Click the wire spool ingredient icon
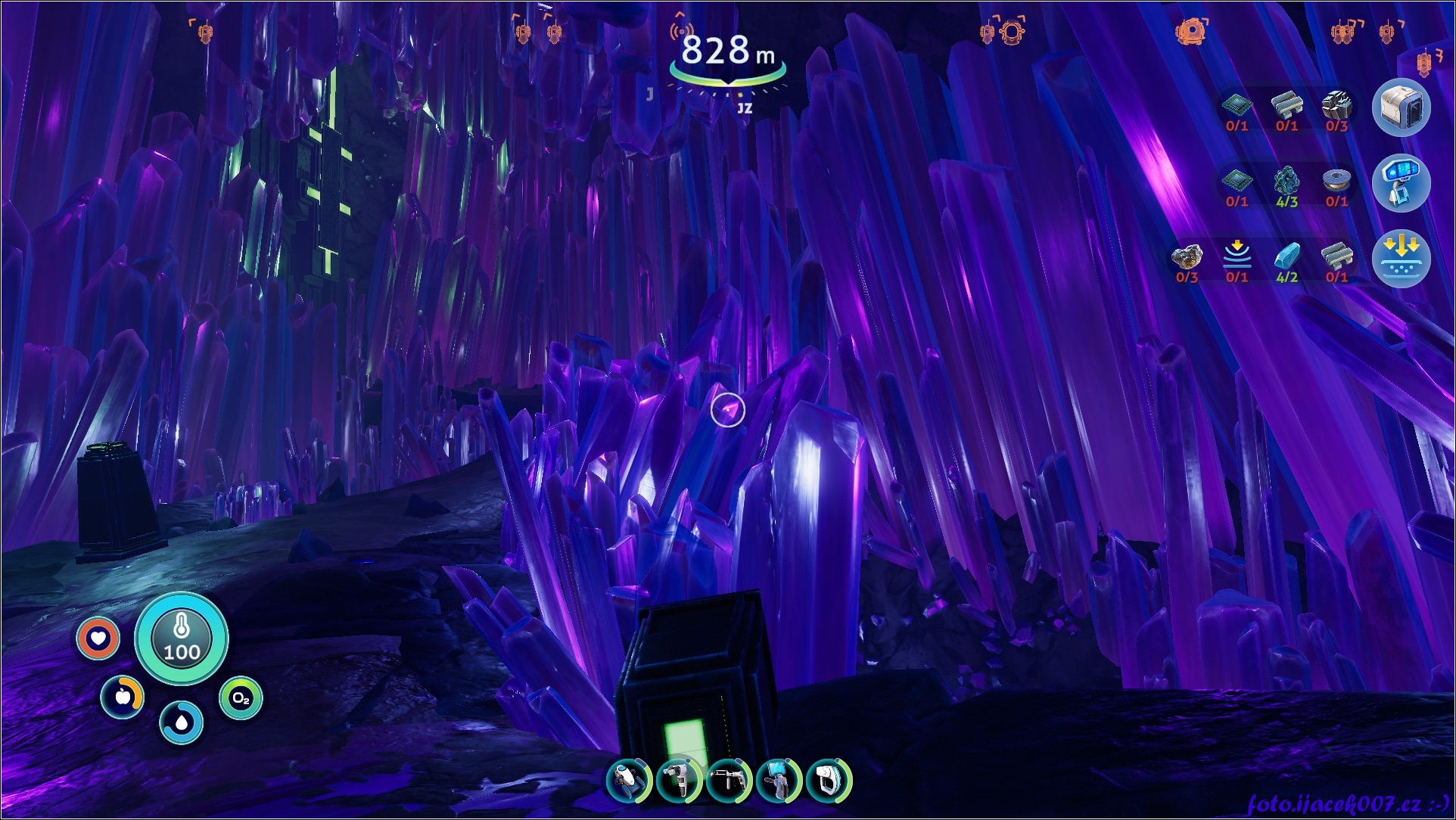This screenshot has height=820, width=1456. tap(1336, 182)
